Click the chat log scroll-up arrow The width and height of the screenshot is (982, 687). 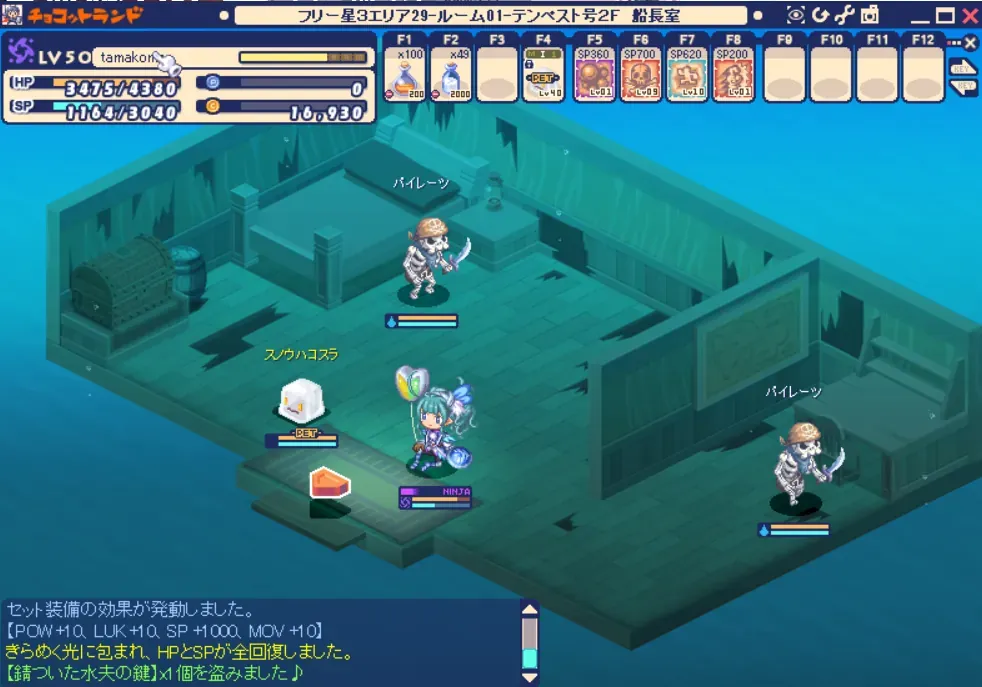click(530, 609)
